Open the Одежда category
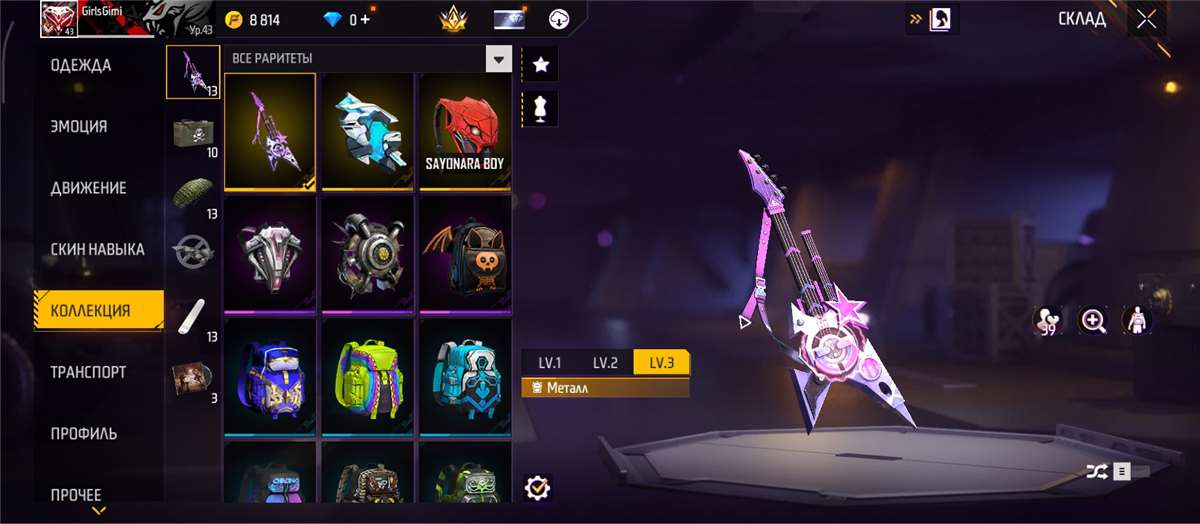The width and height of the screenshot is (1200, 524). pos(81,66)
